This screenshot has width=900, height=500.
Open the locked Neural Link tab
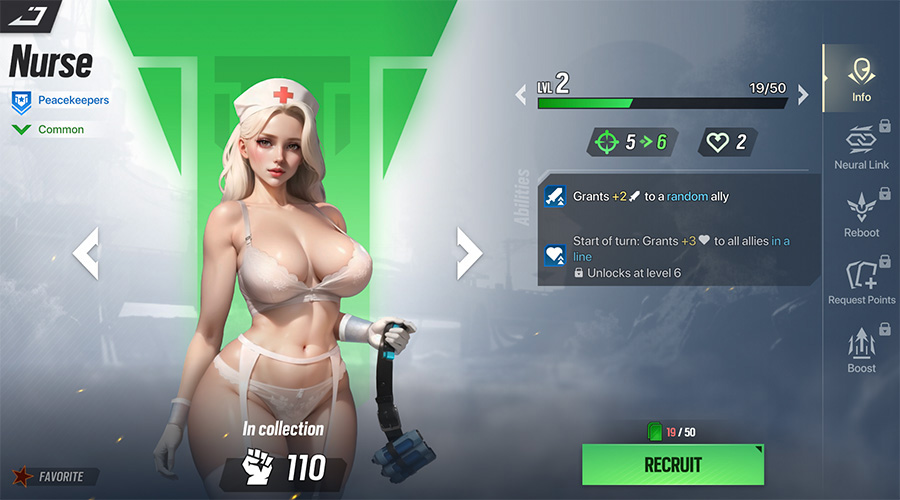point(861,147)
